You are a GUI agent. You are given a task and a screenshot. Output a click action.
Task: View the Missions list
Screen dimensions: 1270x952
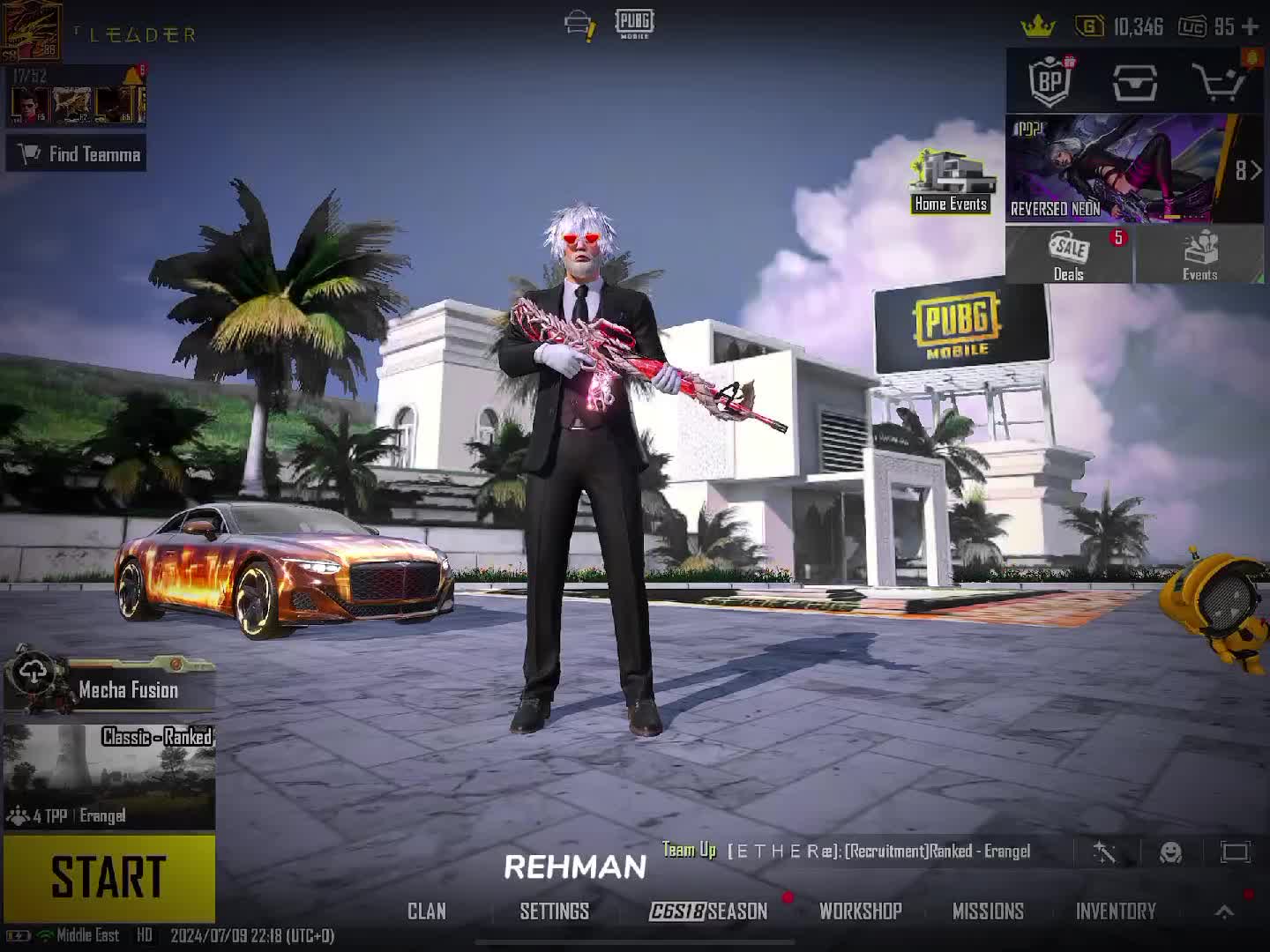988,911
